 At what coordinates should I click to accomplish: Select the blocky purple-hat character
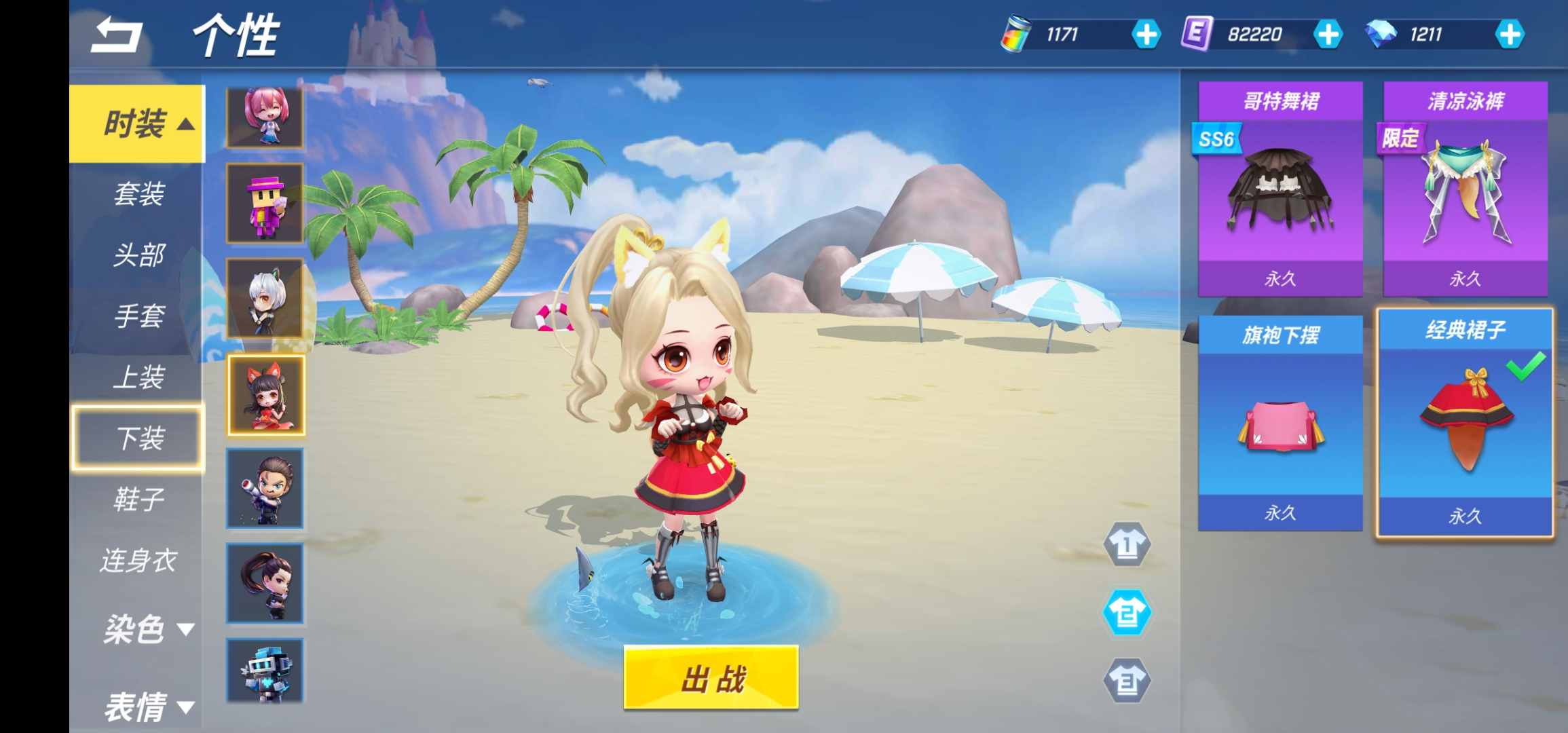[x=265, y=204]
